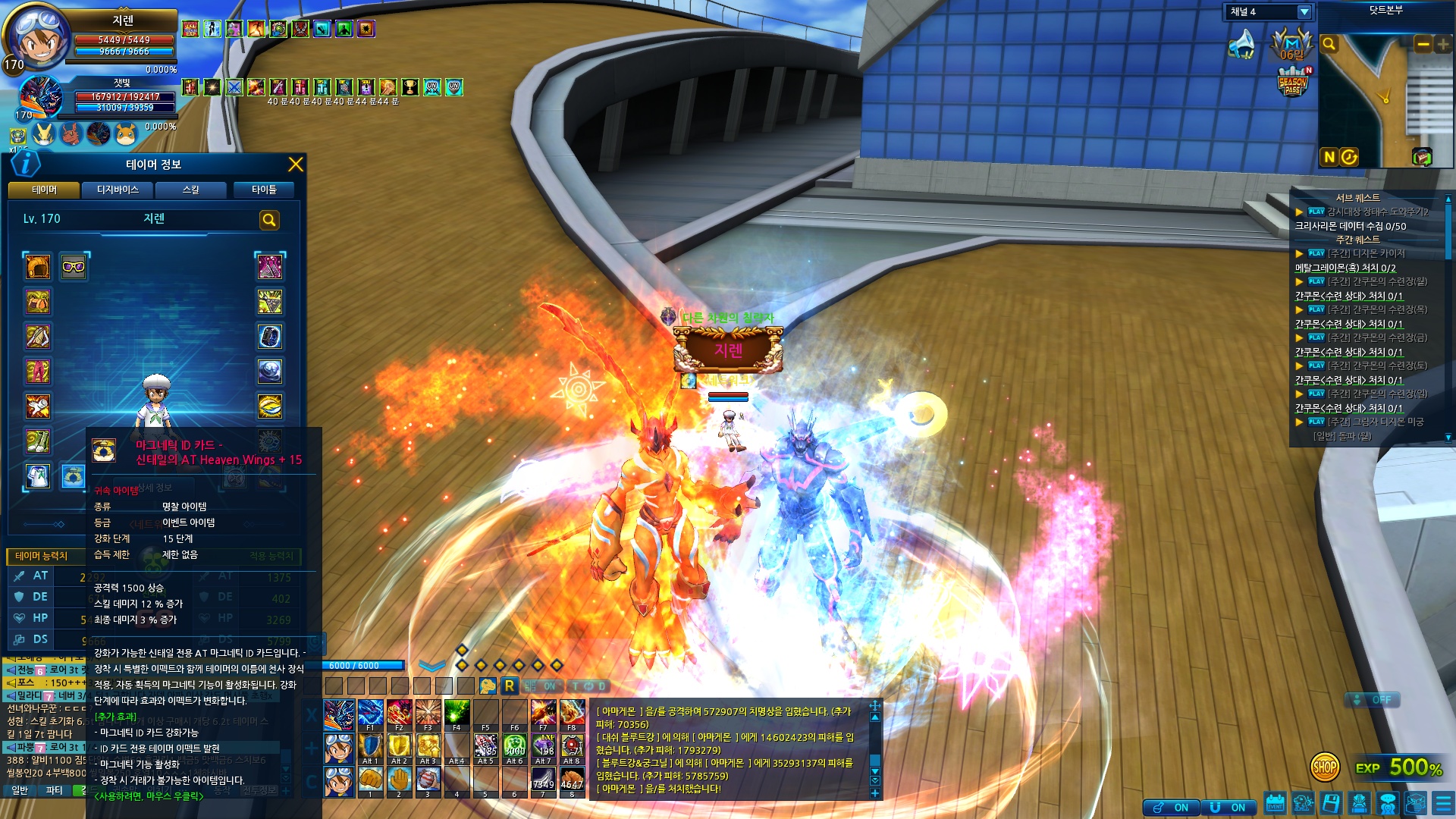Select the sunglasses equipment slot
Image resolution: width=1456 pixels, height=819 pixels.
74,266
